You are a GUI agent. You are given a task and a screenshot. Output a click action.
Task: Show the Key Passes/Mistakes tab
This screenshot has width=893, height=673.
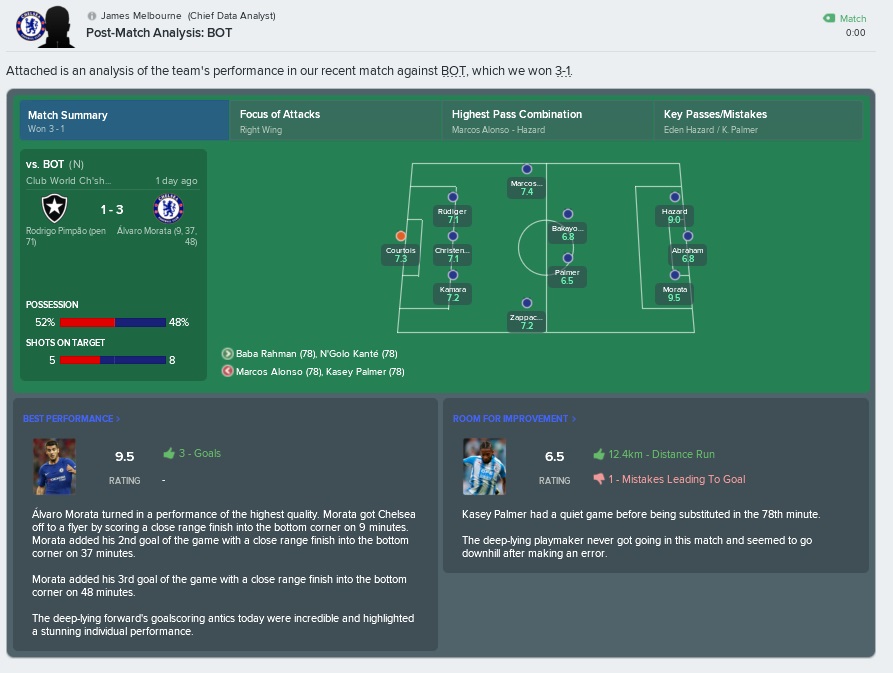point(759,120)
